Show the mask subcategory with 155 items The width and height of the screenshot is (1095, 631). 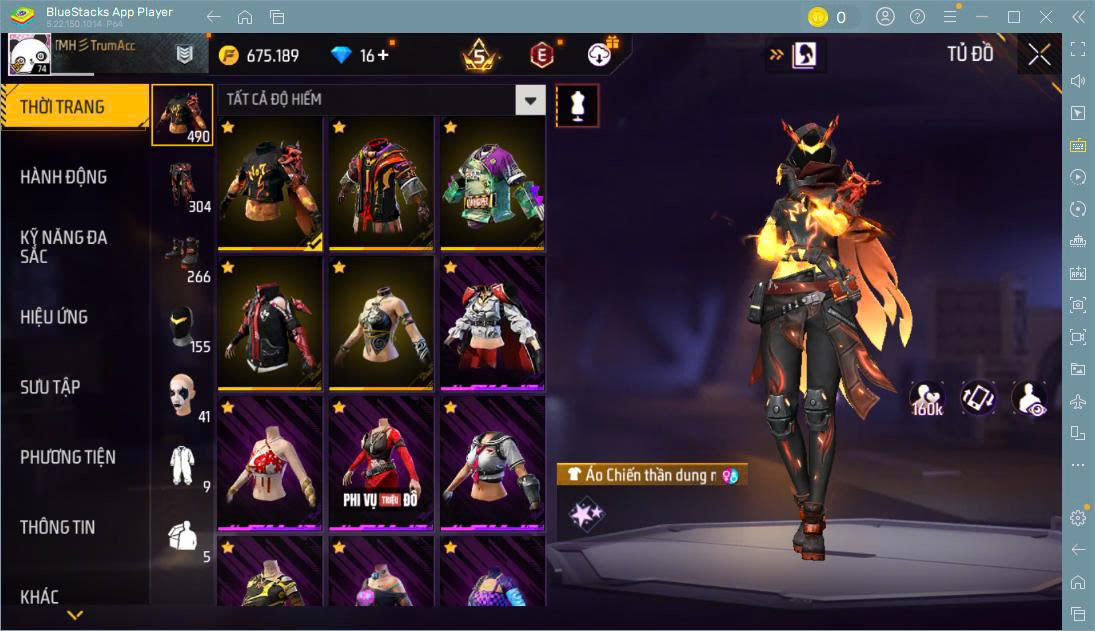click(182, 326)
